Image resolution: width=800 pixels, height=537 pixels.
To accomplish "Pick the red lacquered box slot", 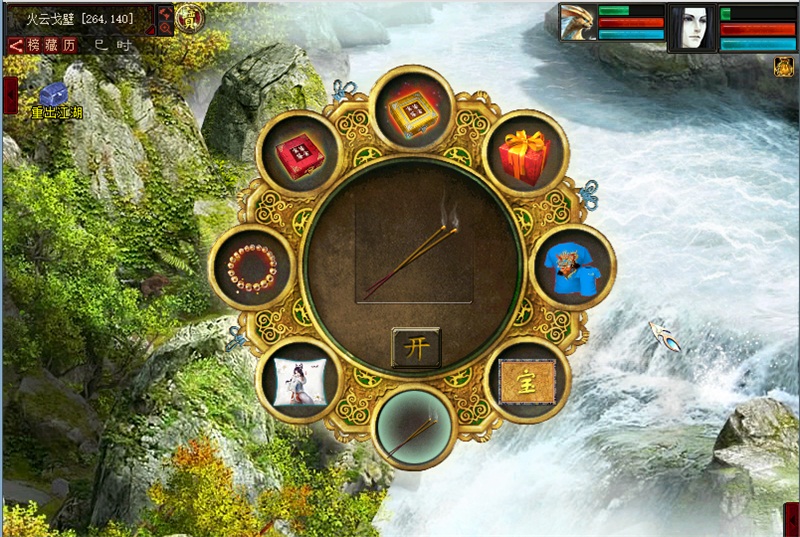I will (300, 153).
